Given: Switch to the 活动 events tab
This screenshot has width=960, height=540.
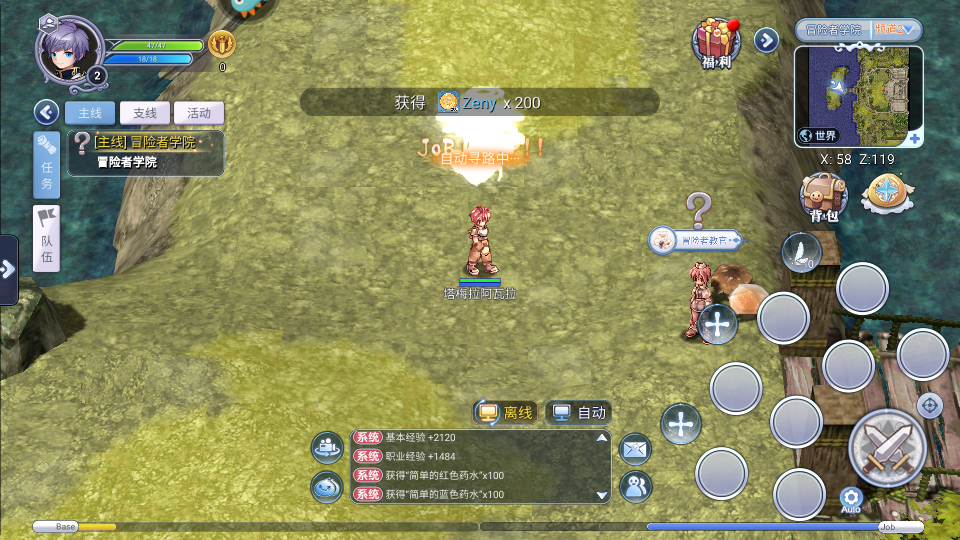Looking at the screenshot, I should pos(199,113).
